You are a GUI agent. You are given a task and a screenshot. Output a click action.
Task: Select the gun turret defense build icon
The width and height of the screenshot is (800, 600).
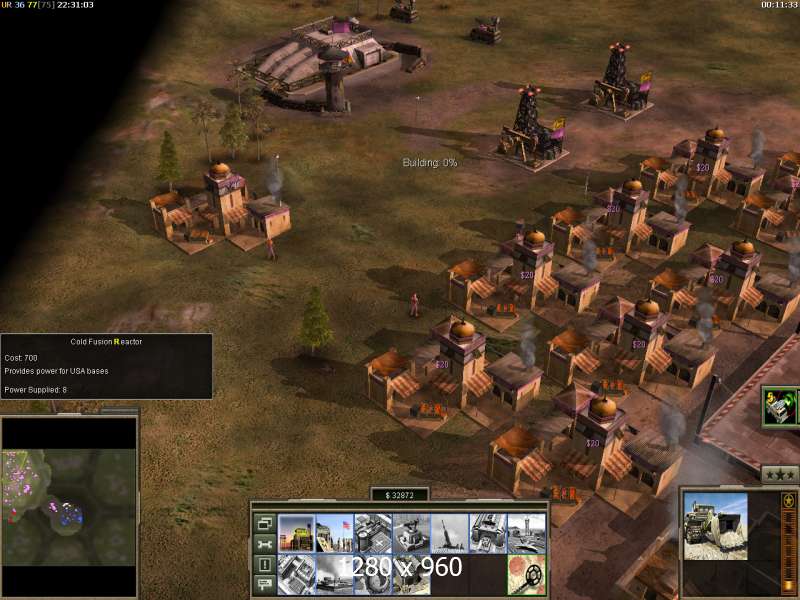click(x=411, y=533)
